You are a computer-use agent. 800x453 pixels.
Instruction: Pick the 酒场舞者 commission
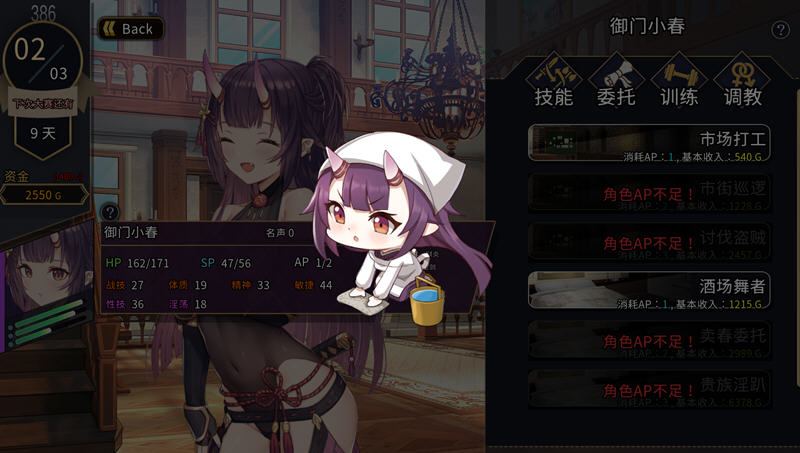[649, 290]
